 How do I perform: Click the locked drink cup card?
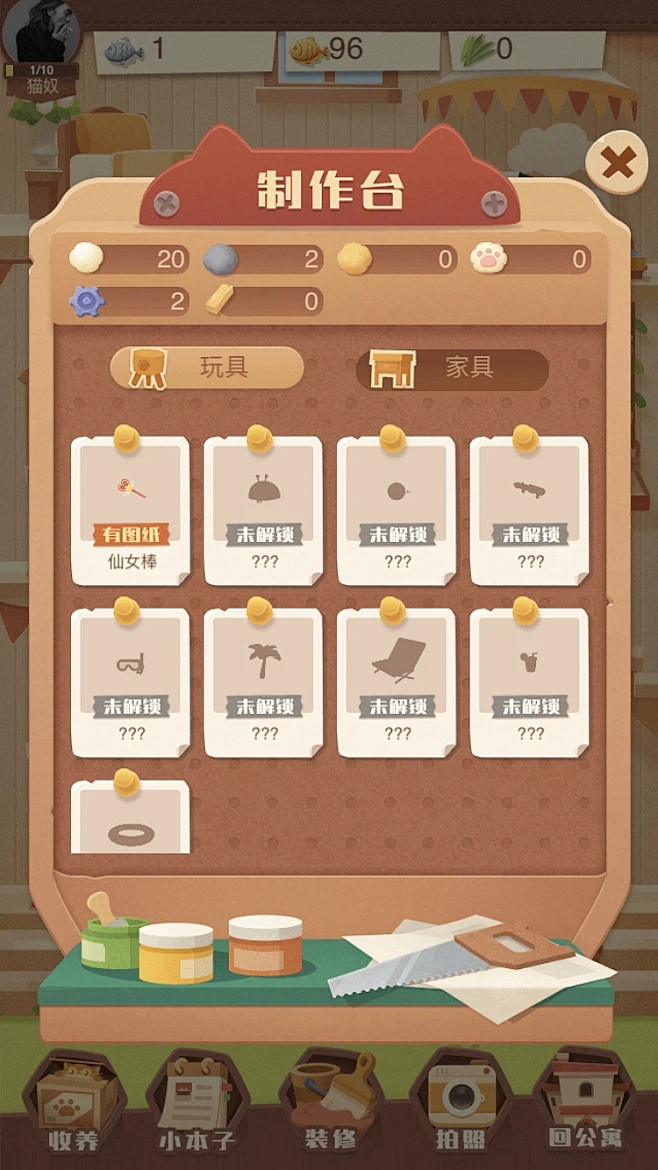tap(530, 682)
